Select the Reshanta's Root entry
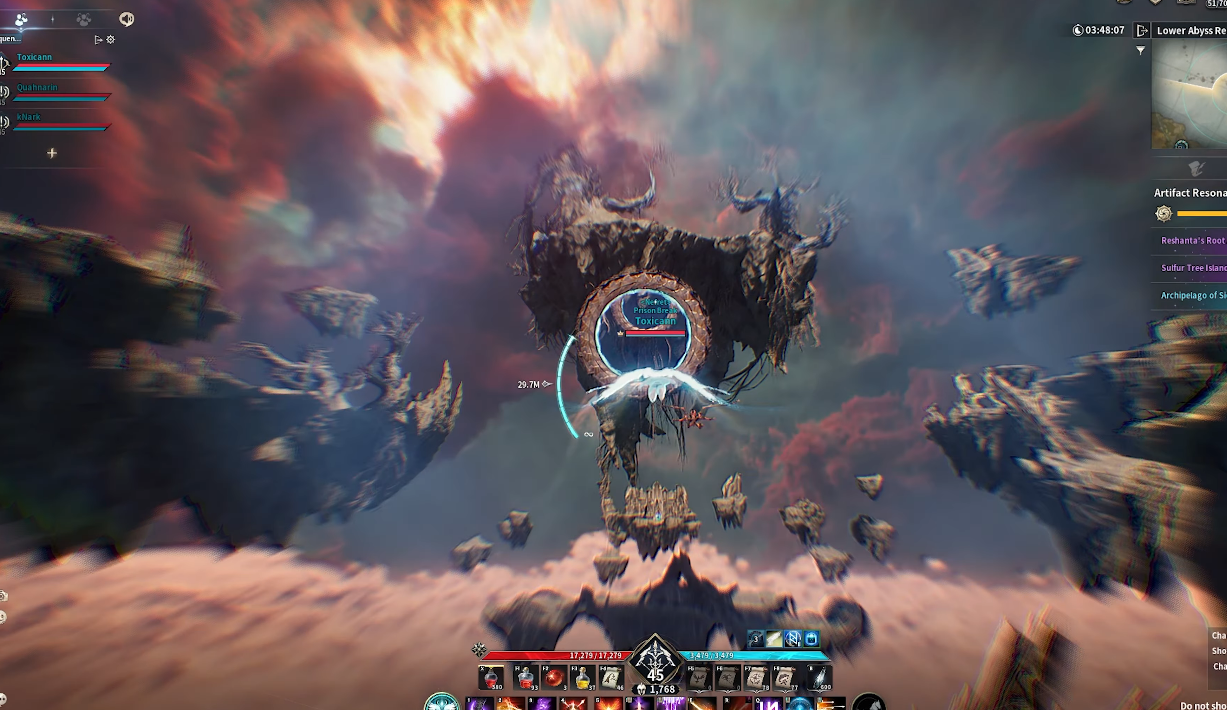1227x710 pixels. pos(1192,241)
